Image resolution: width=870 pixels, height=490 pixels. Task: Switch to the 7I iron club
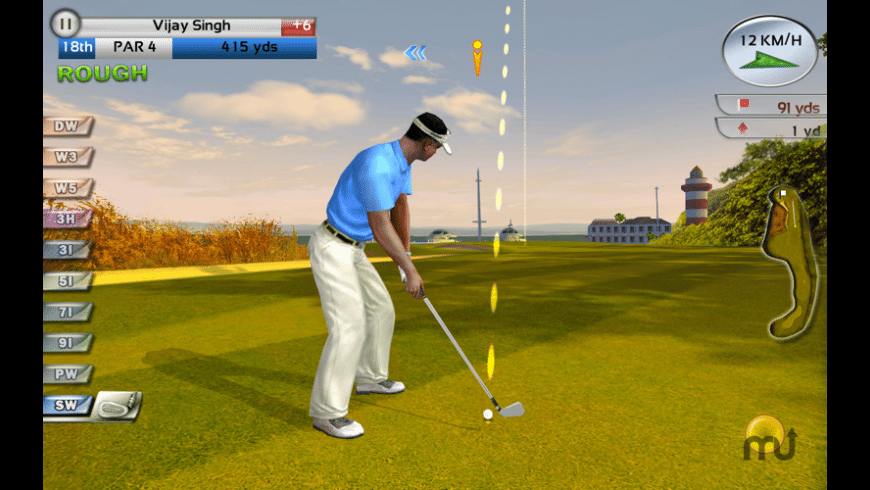tap(67, 312)
